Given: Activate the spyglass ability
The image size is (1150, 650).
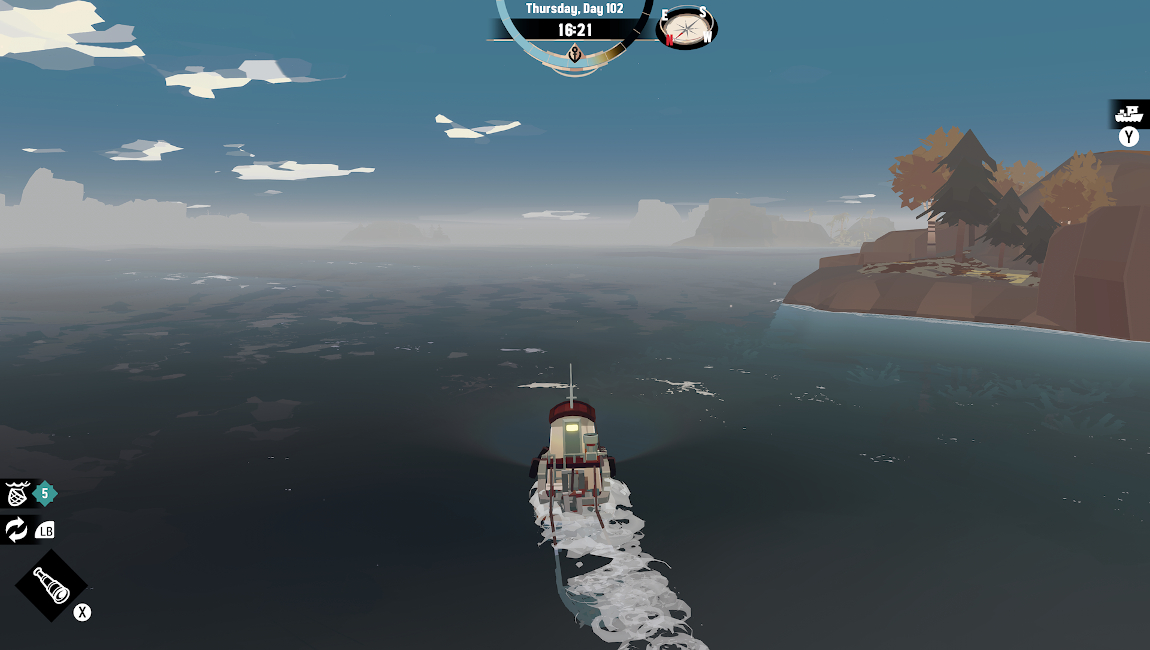Looking at the screenshot, I should click(x=51, y=585).
